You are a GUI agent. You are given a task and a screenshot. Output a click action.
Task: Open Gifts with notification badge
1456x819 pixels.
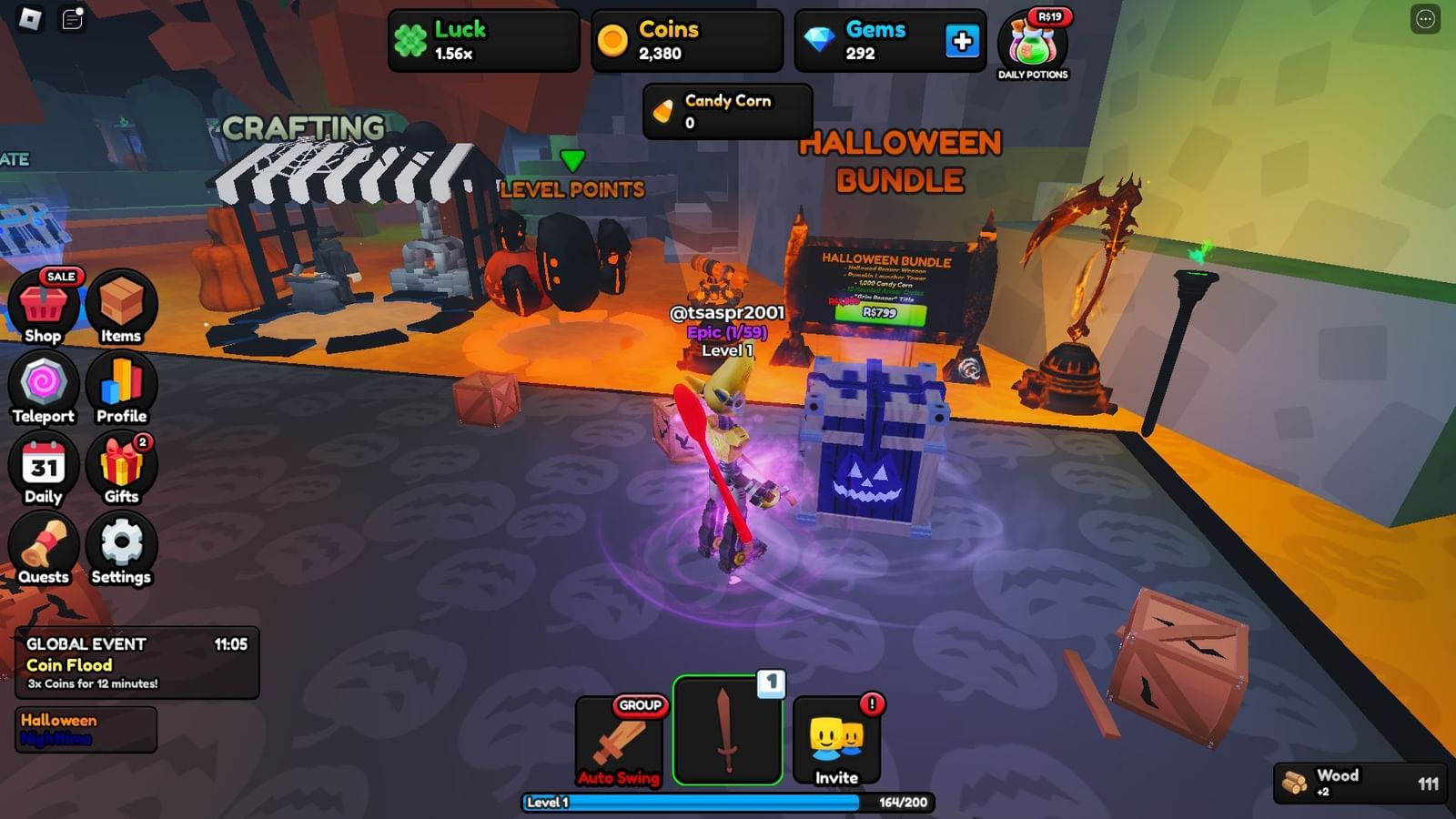pos(121,467)
